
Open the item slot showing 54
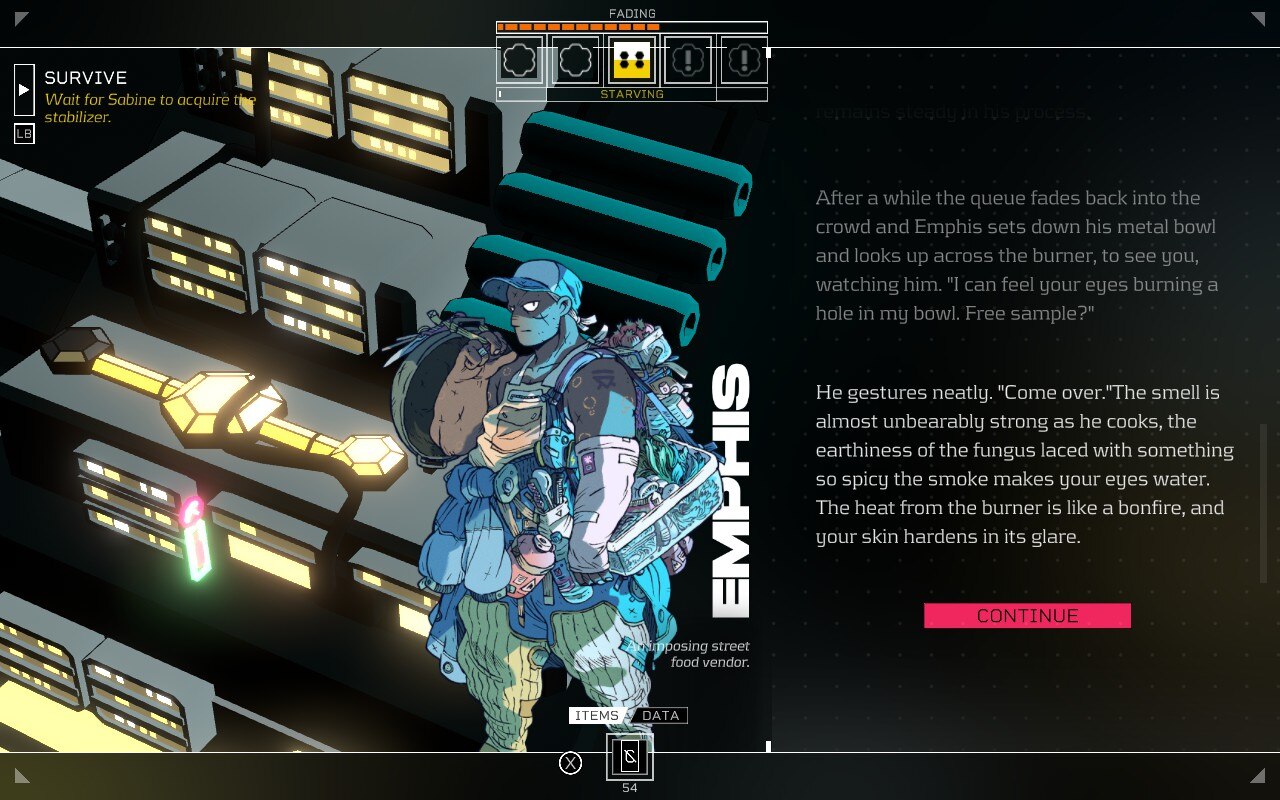tap(630, 757)
